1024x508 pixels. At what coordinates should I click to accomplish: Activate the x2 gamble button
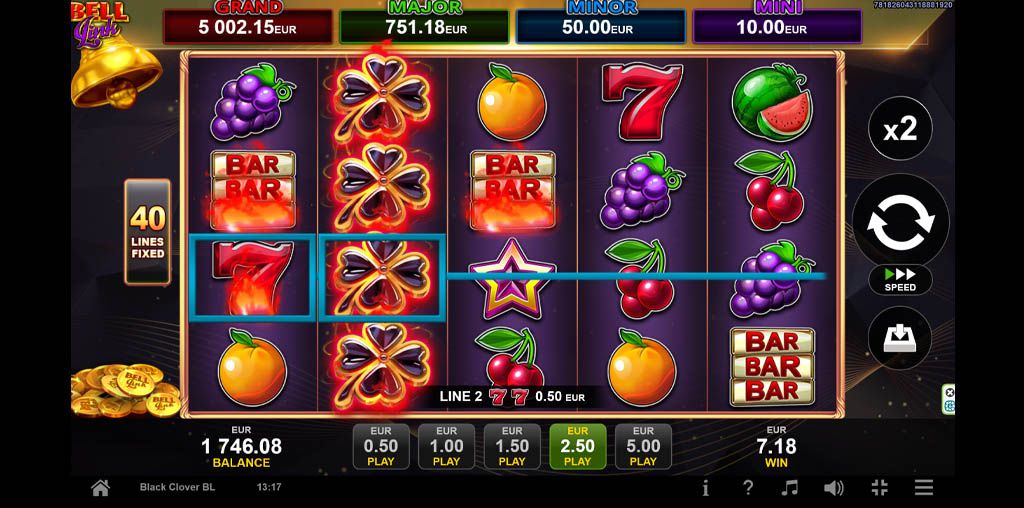point(900,128)
